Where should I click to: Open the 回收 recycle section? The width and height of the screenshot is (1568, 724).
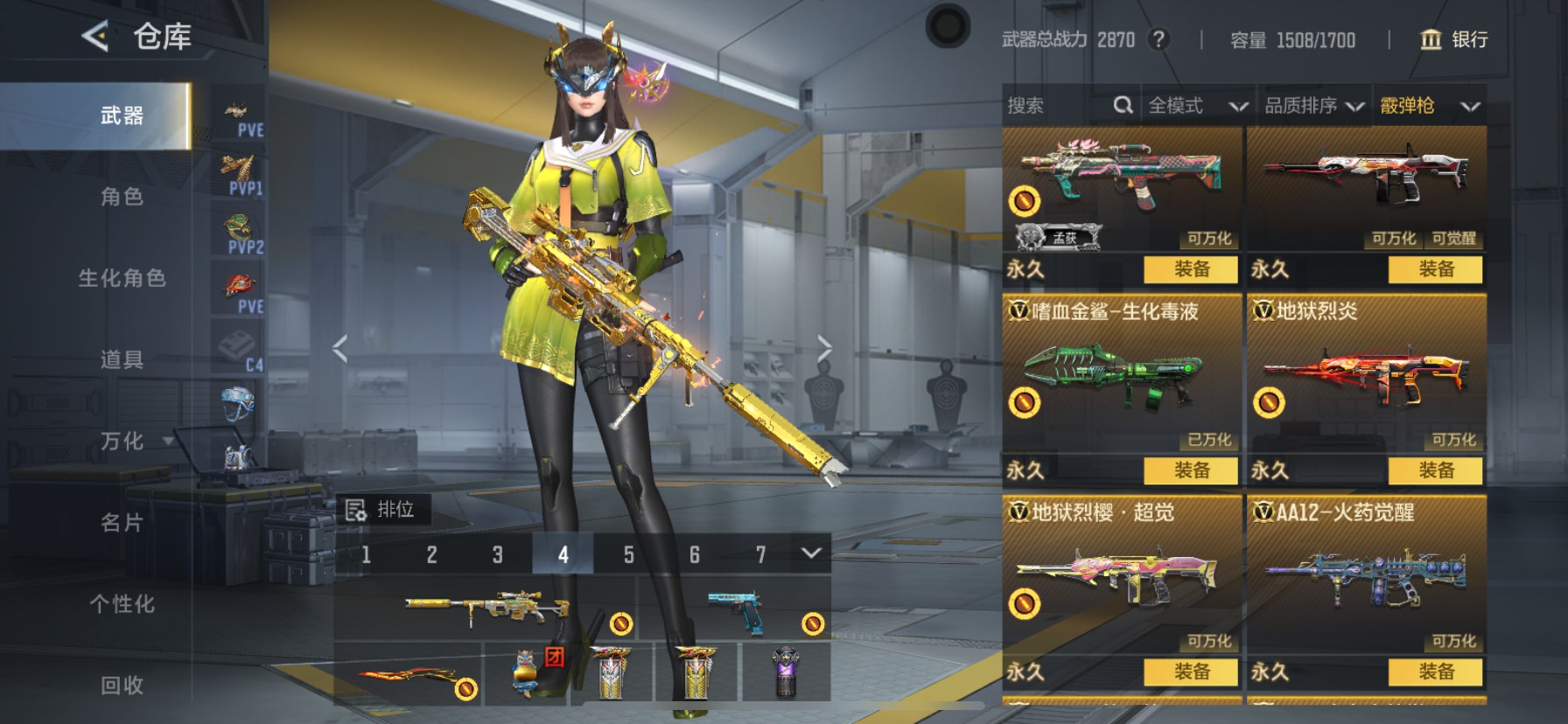click(x=122, y=686)
